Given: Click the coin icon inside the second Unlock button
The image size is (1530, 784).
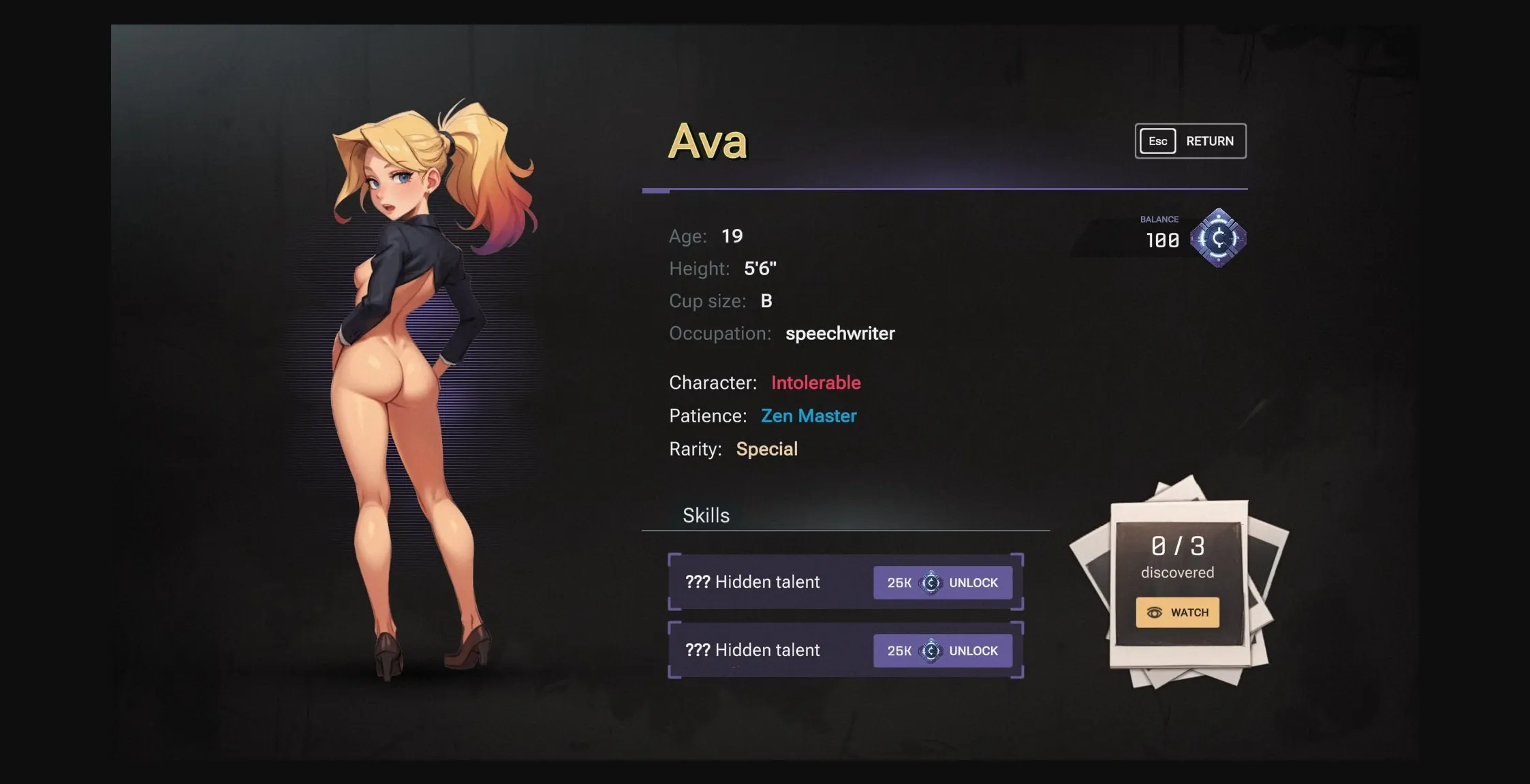Looking at the screenshot, I should (x=931, y=650).
